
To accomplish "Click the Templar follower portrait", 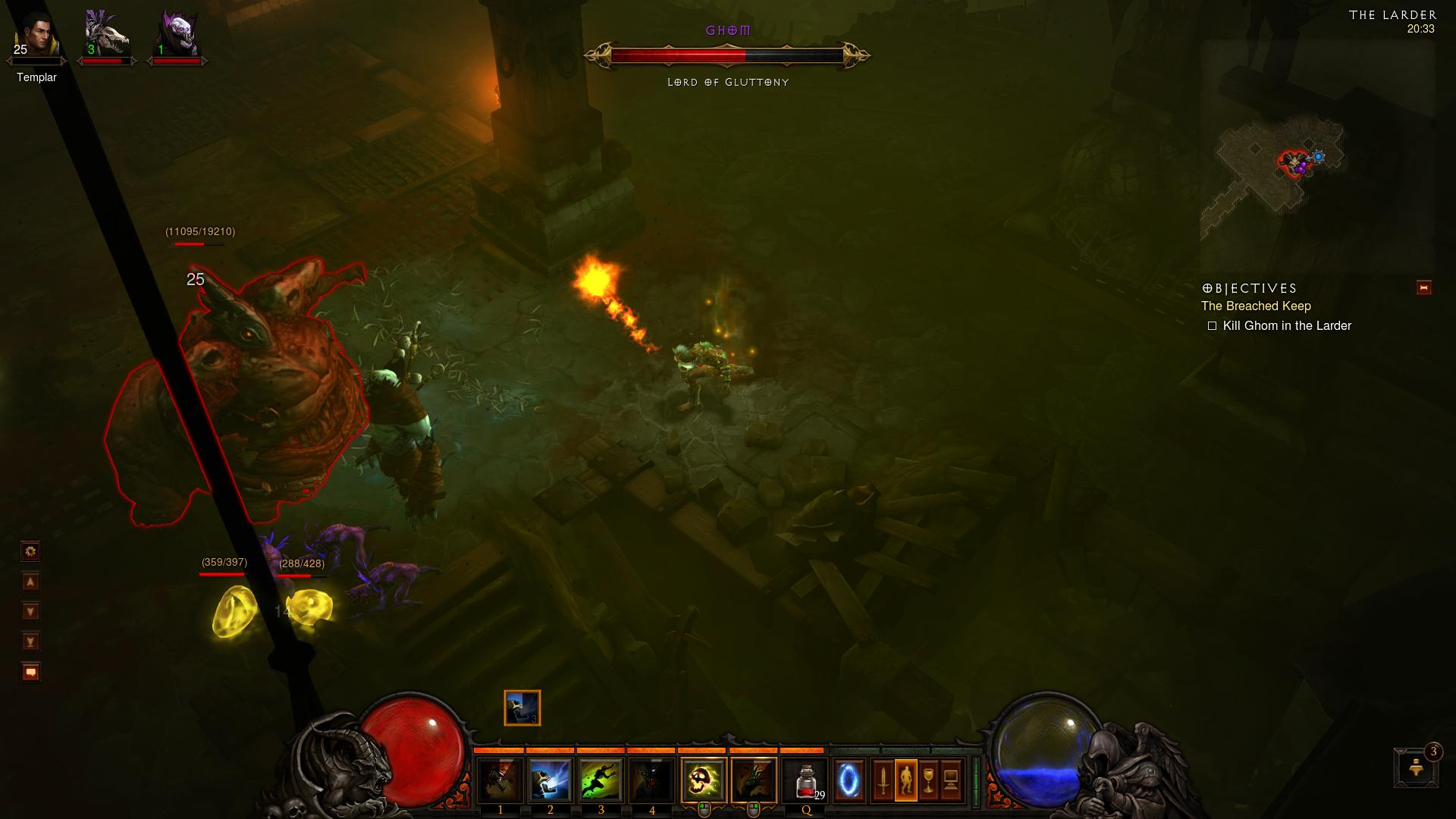I will point(36,36).
